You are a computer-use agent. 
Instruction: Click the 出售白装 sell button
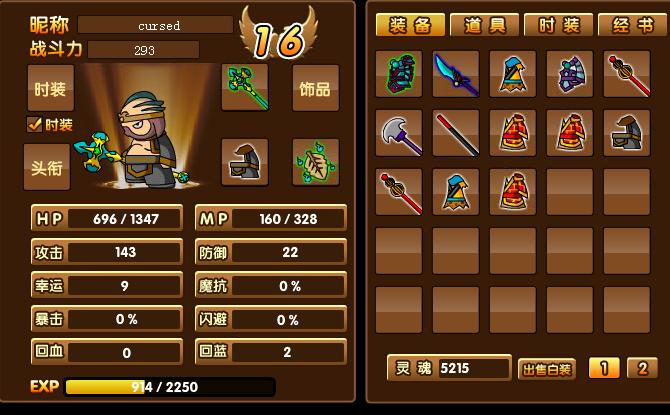point(548,369)
